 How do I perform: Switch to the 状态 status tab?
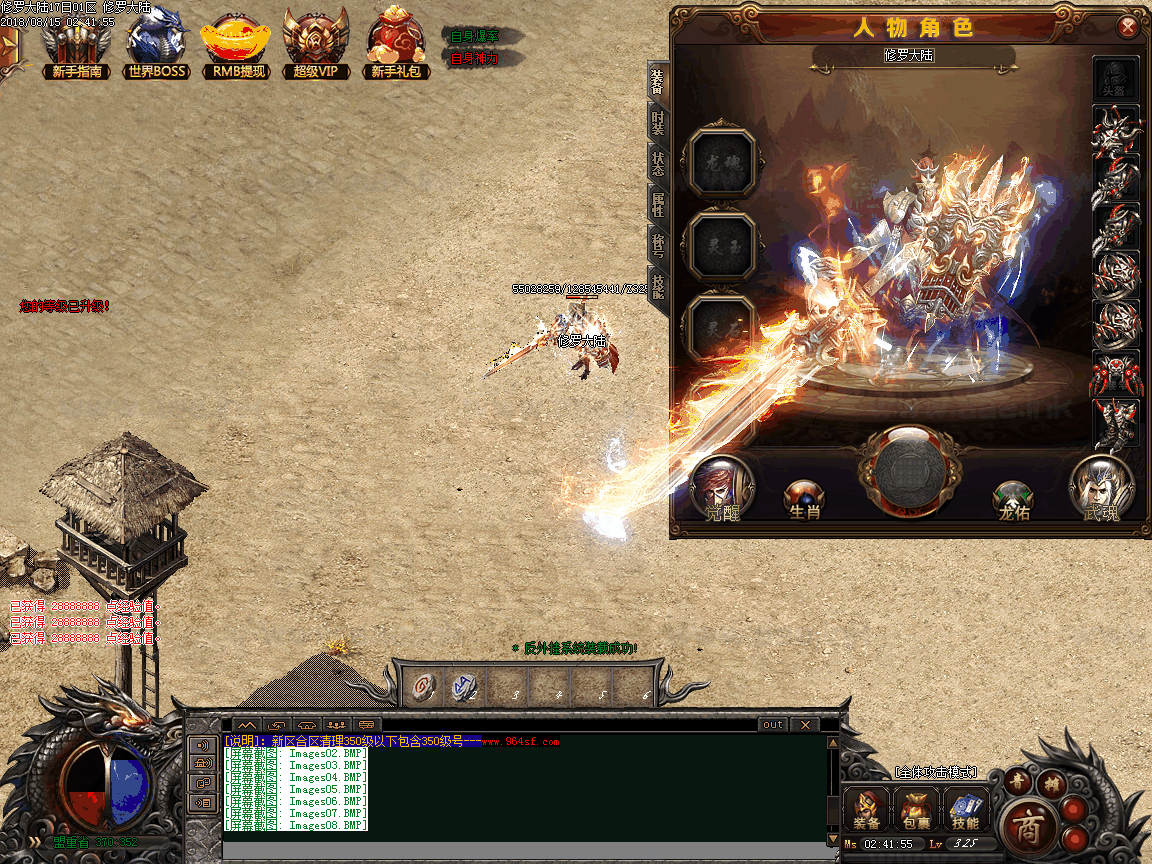click(x=658, y=163)
